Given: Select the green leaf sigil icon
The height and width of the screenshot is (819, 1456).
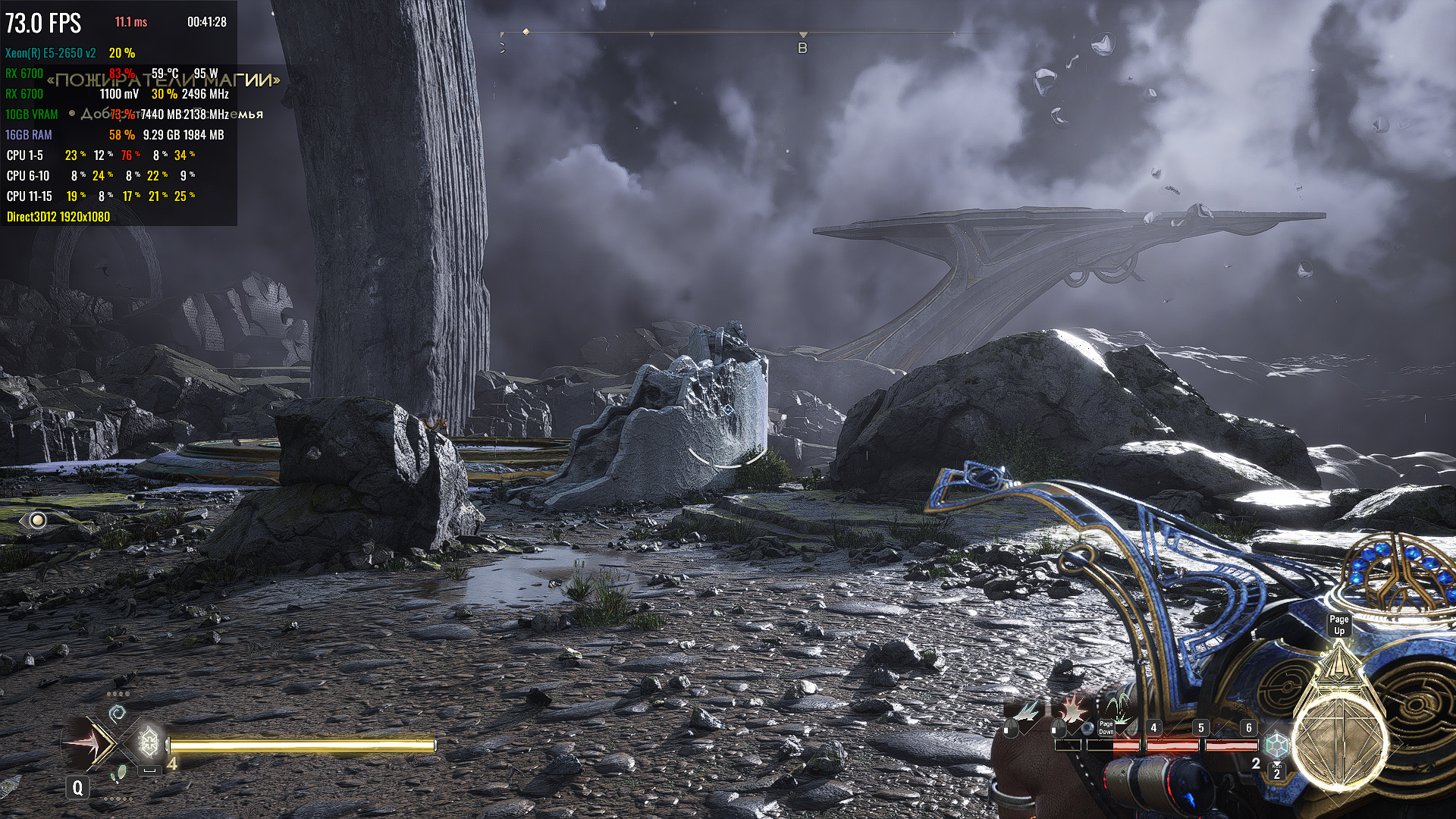Looking at the screenshot, I should (x=118, y=773).
